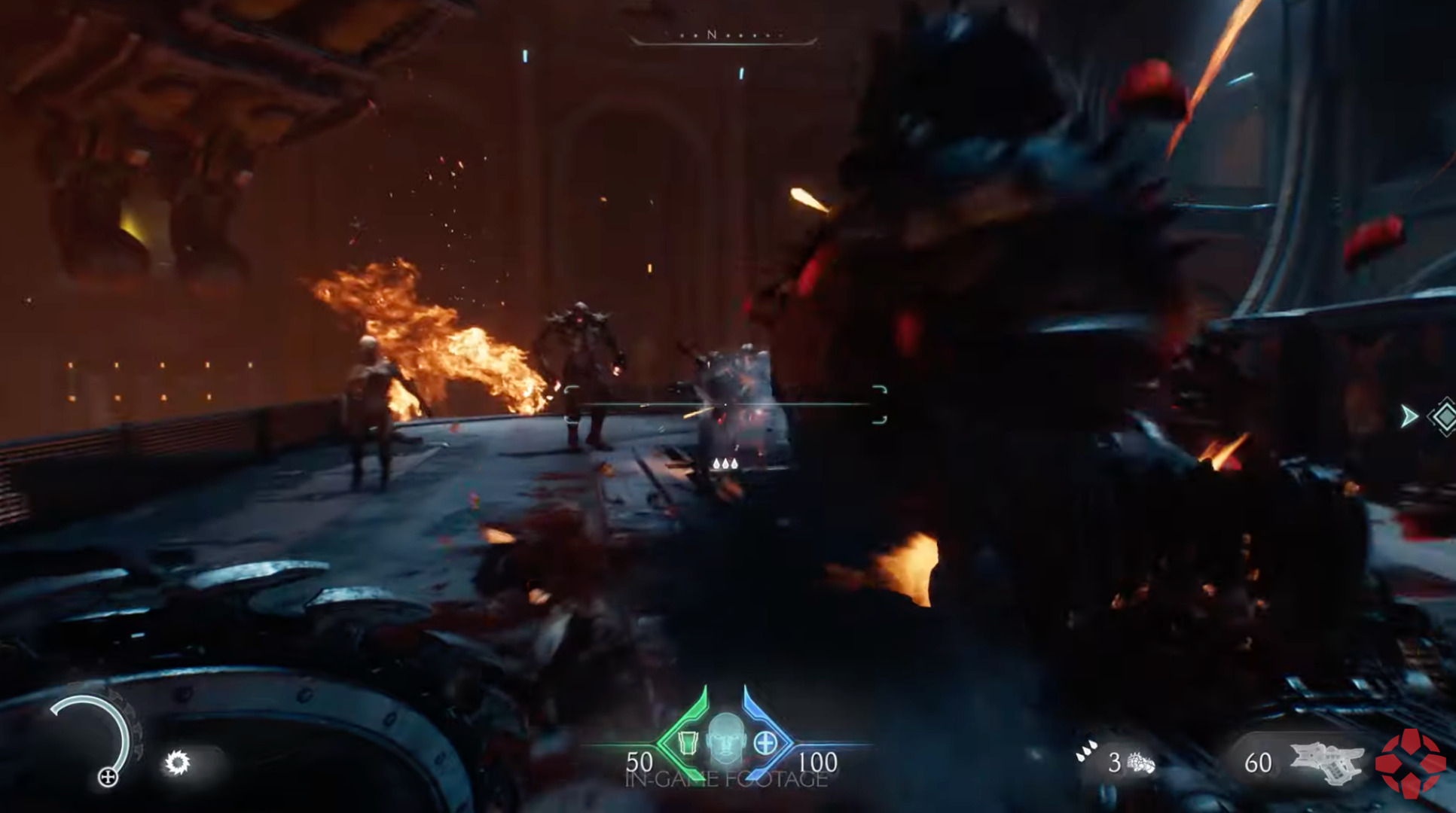Click the health value 100
The height and width of the screenshot is (813, 1456).
tap(817, 762)
